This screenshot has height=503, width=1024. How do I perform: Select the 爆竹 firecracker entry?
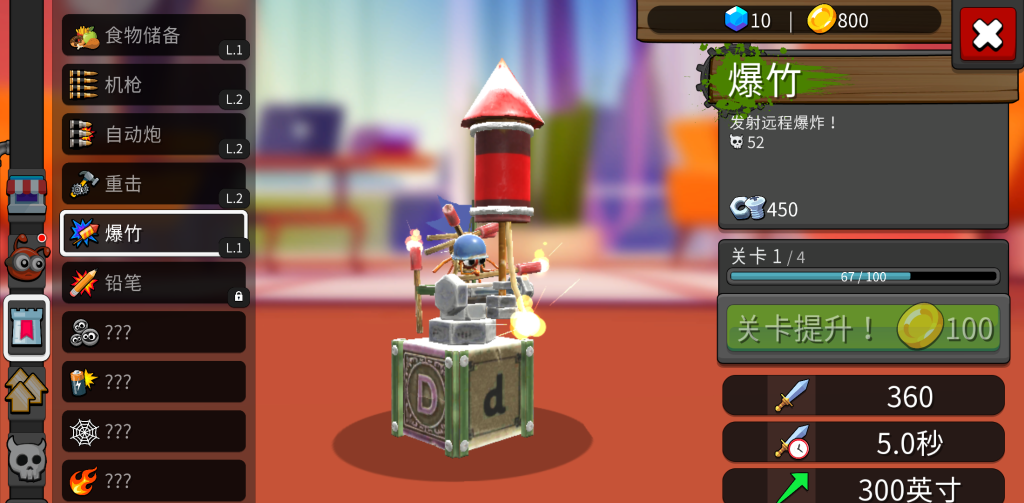pyautogui.click(x=154, y=233)
